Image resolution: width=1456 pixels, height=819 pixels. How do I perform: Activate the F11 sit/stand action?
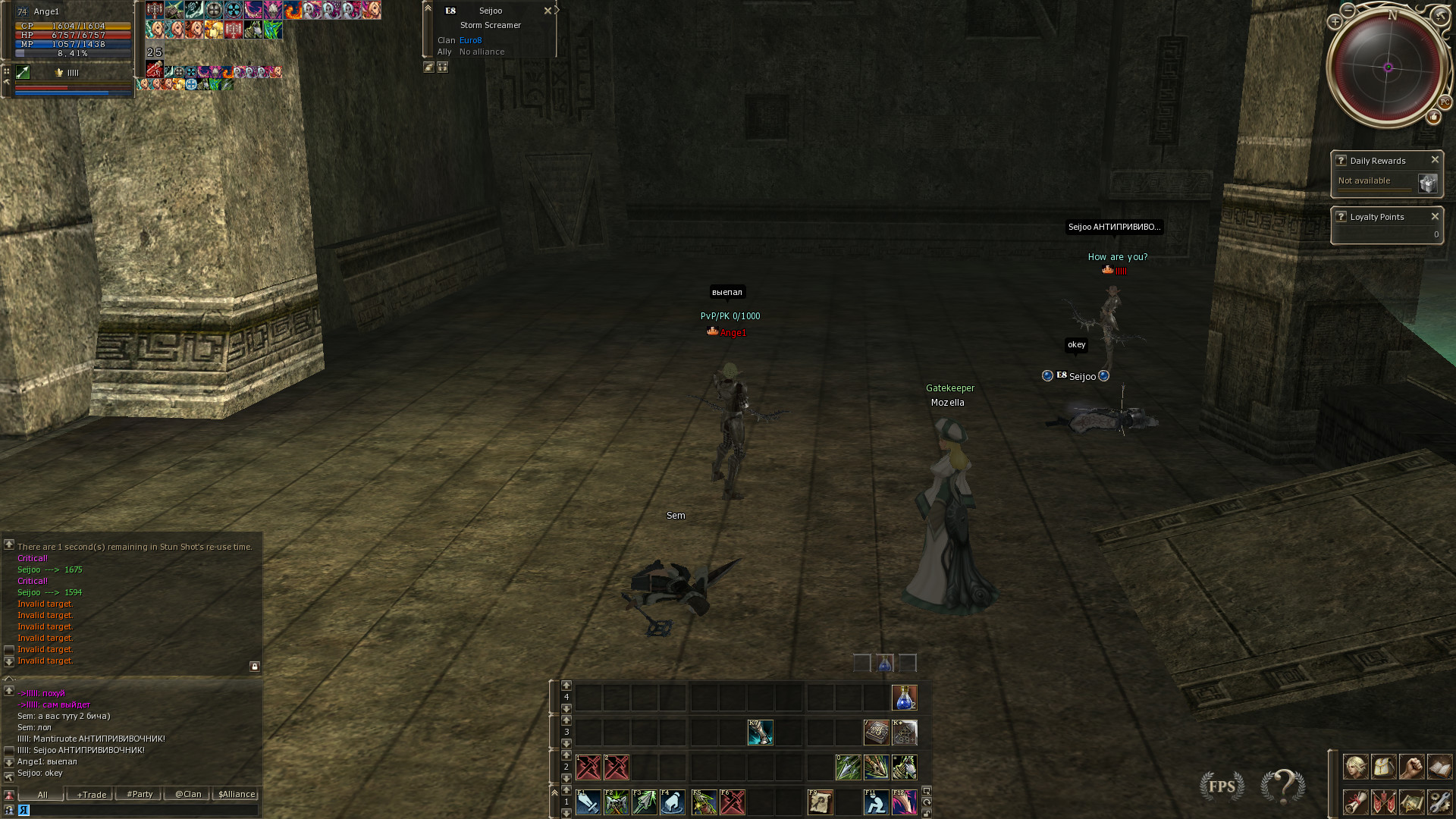[876, 802]
